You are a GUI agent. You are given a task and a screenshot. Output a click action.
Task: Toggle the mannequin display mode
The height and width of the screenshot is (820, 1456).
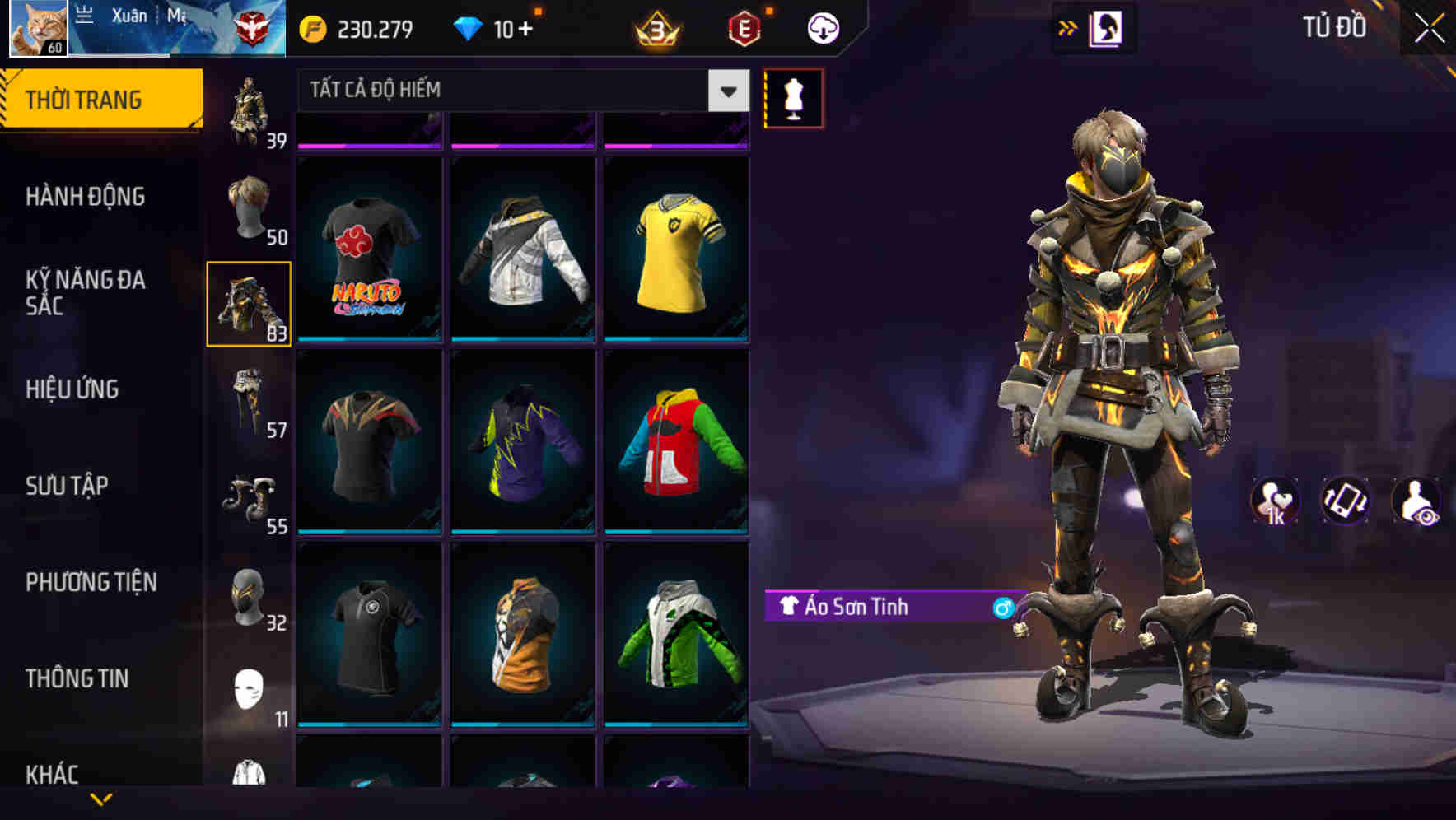(x=793, y=97)
